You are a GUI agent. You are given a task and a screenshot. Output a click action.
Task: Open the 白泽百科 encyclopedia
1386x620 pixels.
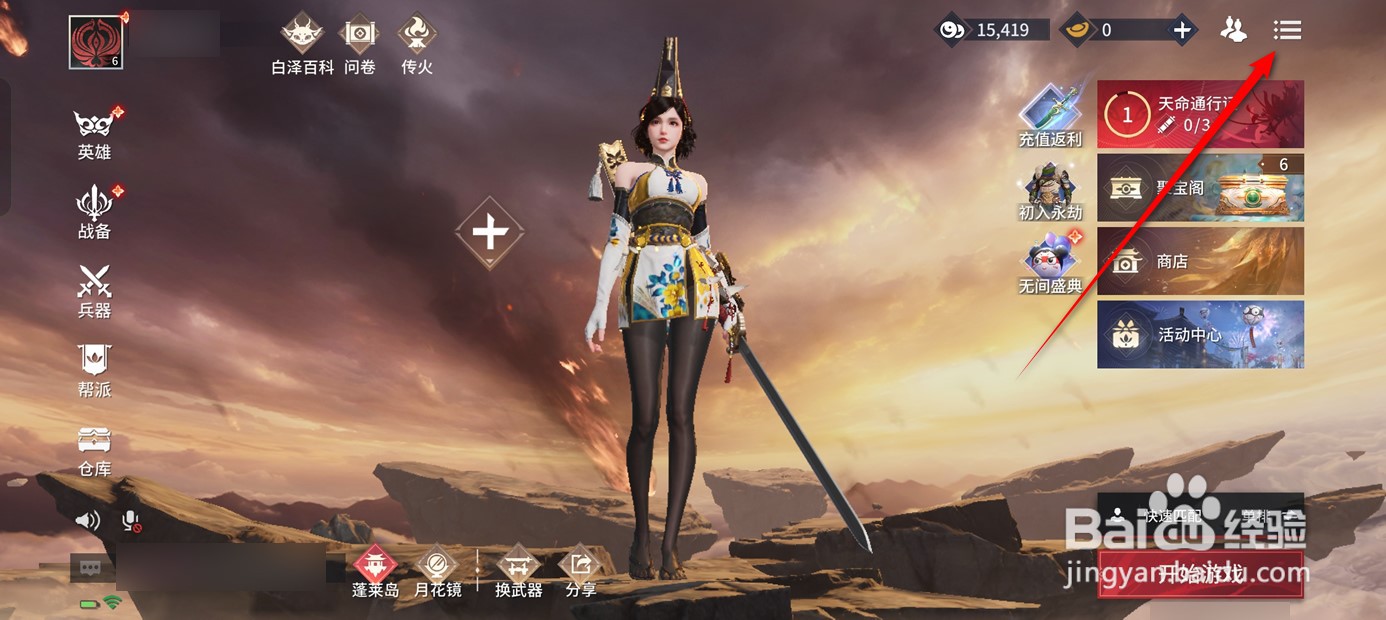click(302, 44)
